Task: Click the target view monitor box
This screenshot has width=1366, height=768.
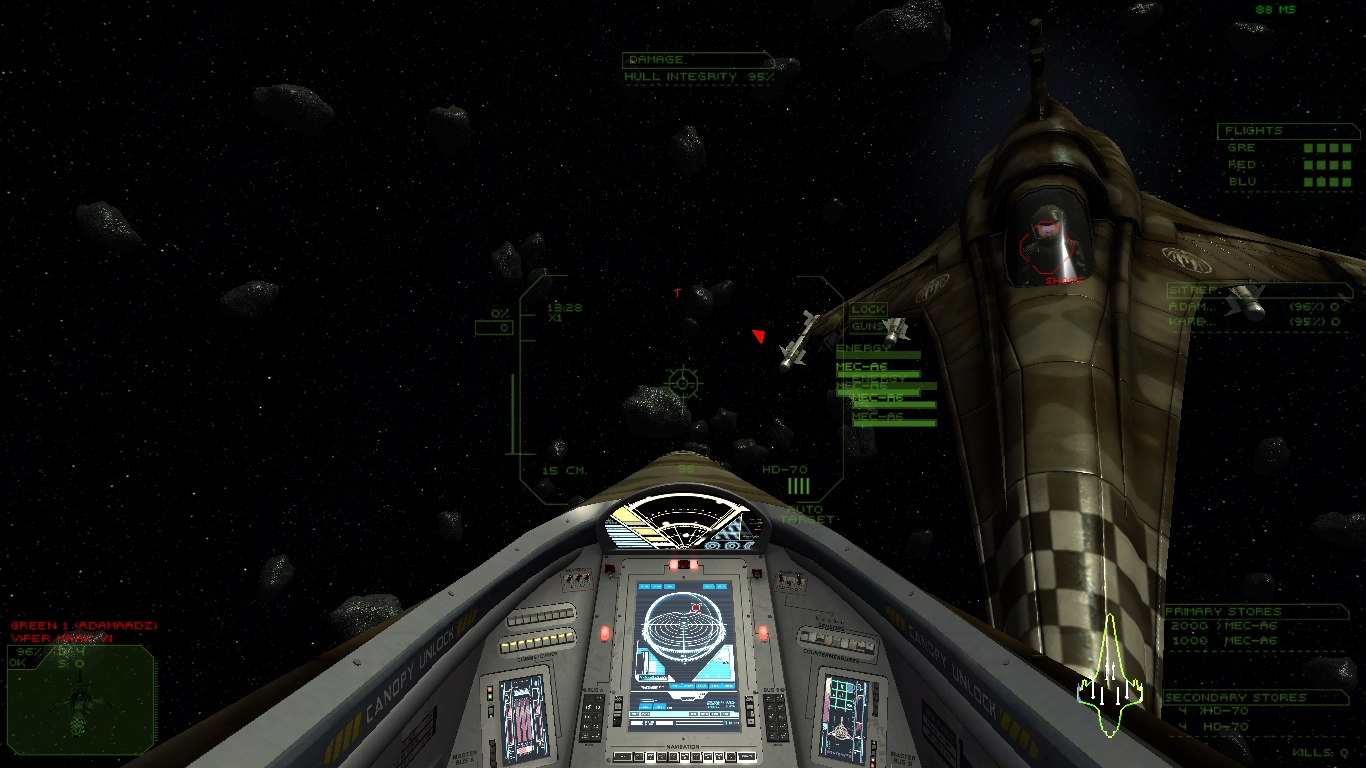Action: (x=81, y=698)
